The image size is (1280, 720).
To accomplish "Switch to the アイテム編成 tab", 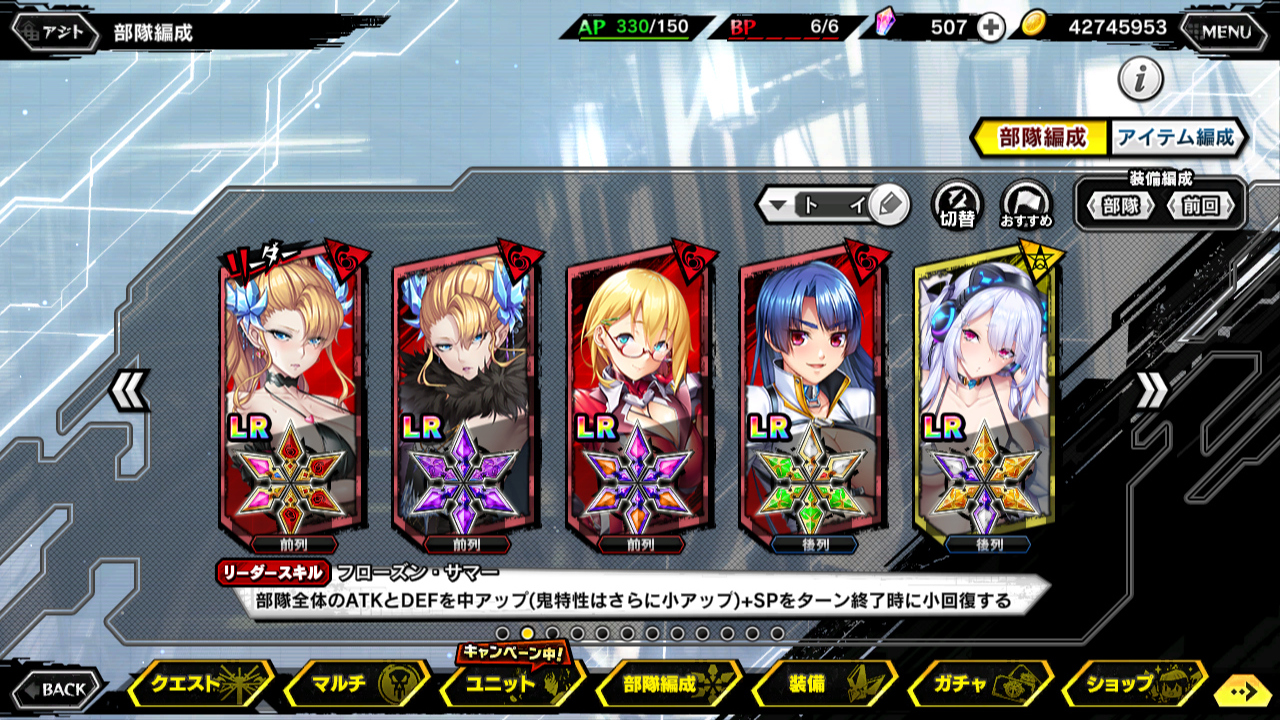I will [1176, 138].
